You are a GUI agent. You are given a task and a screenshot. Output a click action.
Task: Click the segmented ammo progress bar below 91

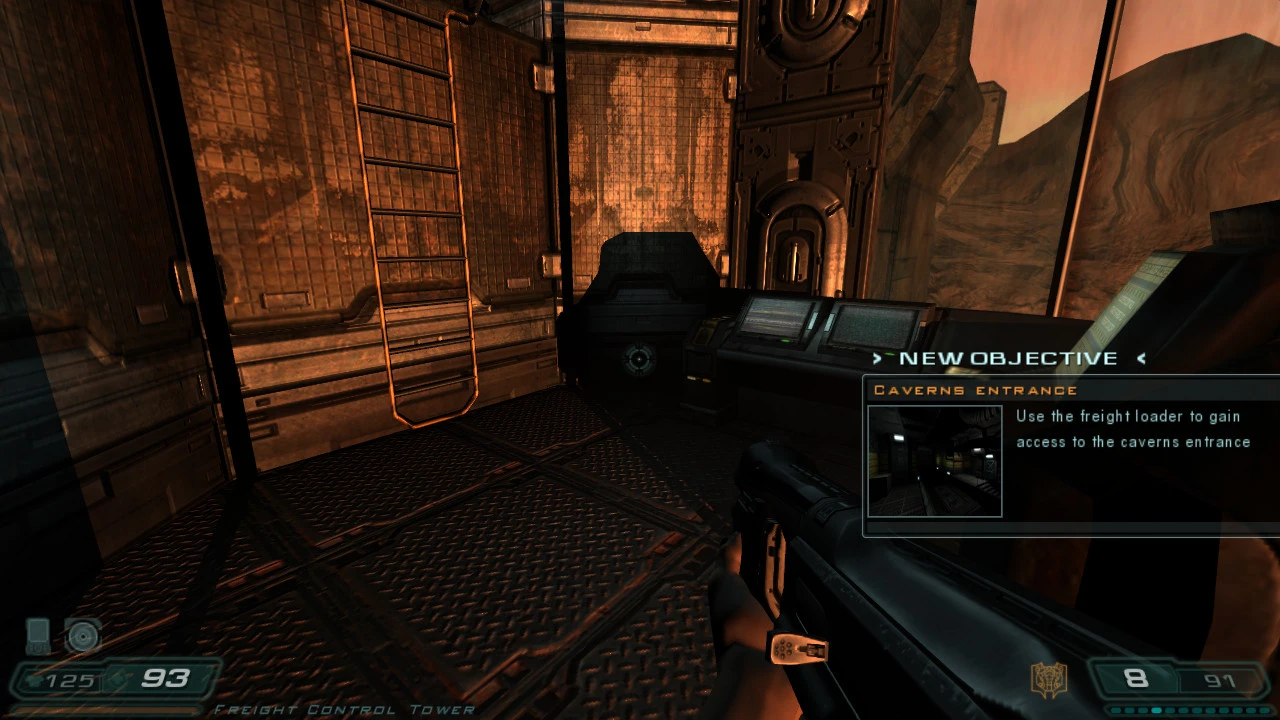pyautogui.click(x=1188, y=710)
